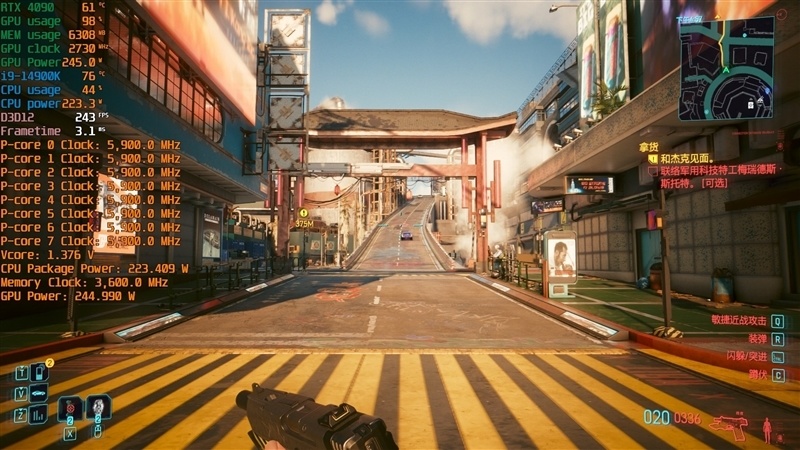Click the red pistol weapon icon
800x450 pixels.
pos(728,427)
